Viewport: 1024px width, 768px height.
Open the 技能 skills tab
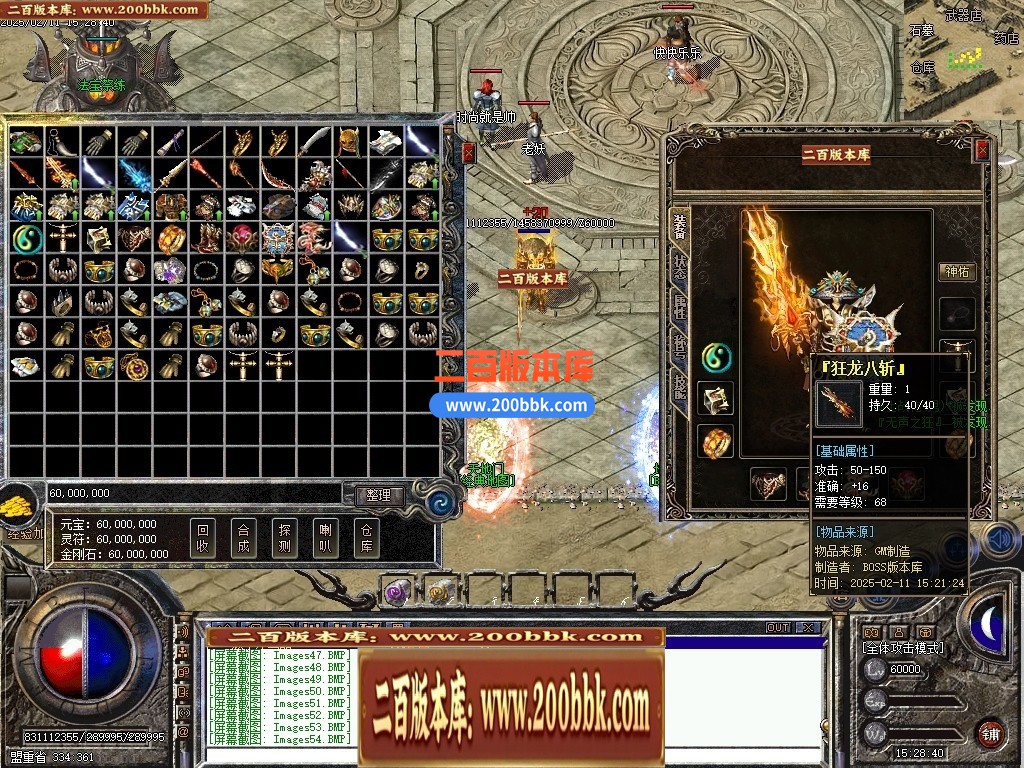(680, 388)
